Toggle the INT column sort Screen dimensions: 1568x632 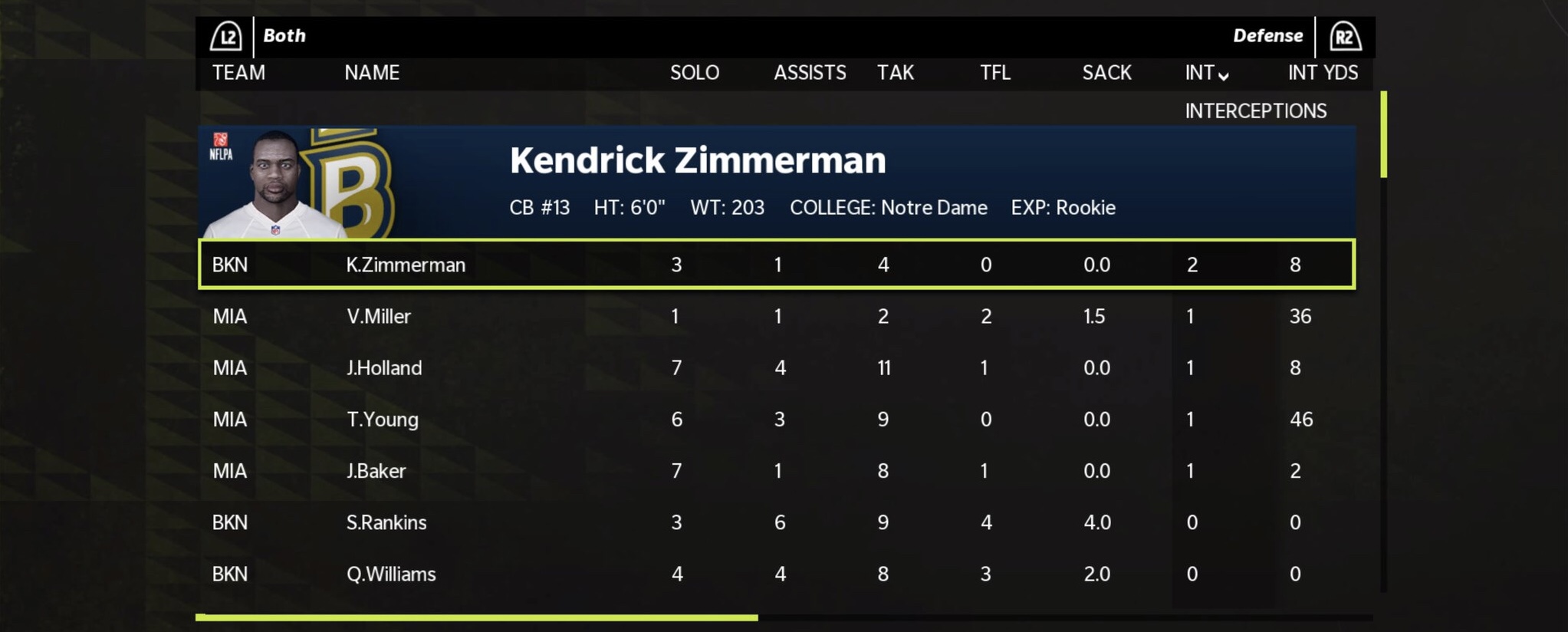click(x=1205, y=73)
